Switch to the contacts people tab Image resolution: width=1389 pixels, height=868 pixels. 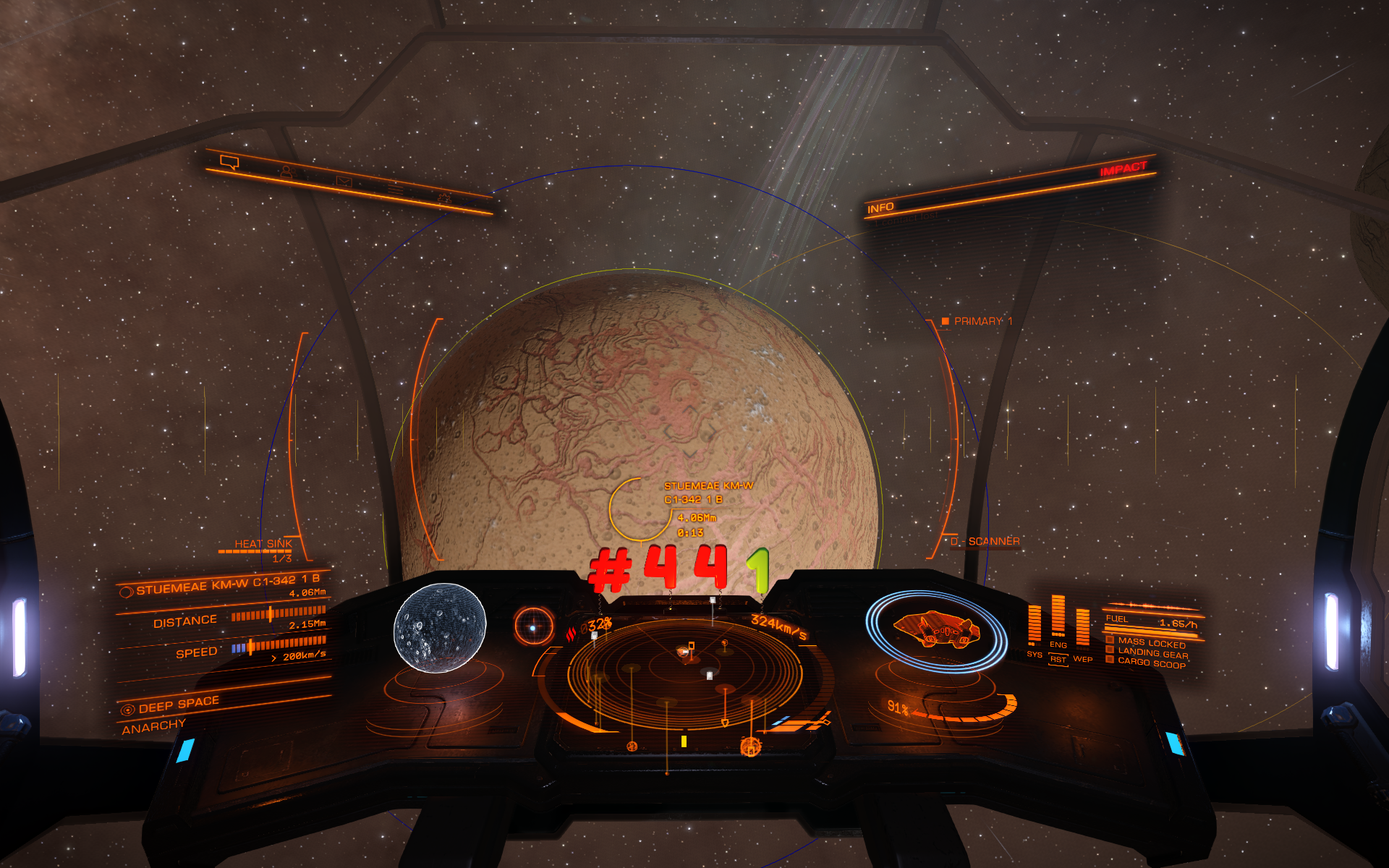[286, 172]
